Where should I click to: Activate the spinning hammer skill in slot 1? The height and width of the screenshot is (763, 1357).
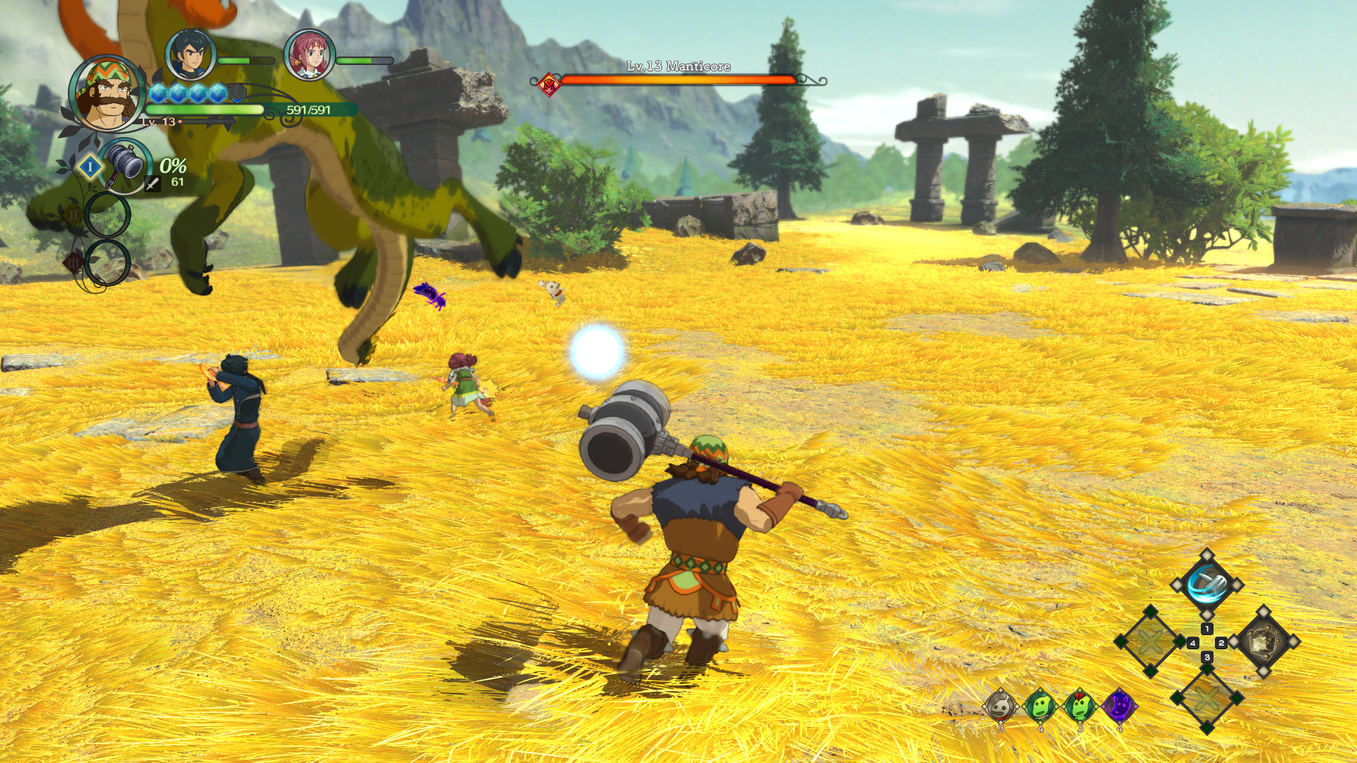pyautogui.click(x=1207, y=583)
